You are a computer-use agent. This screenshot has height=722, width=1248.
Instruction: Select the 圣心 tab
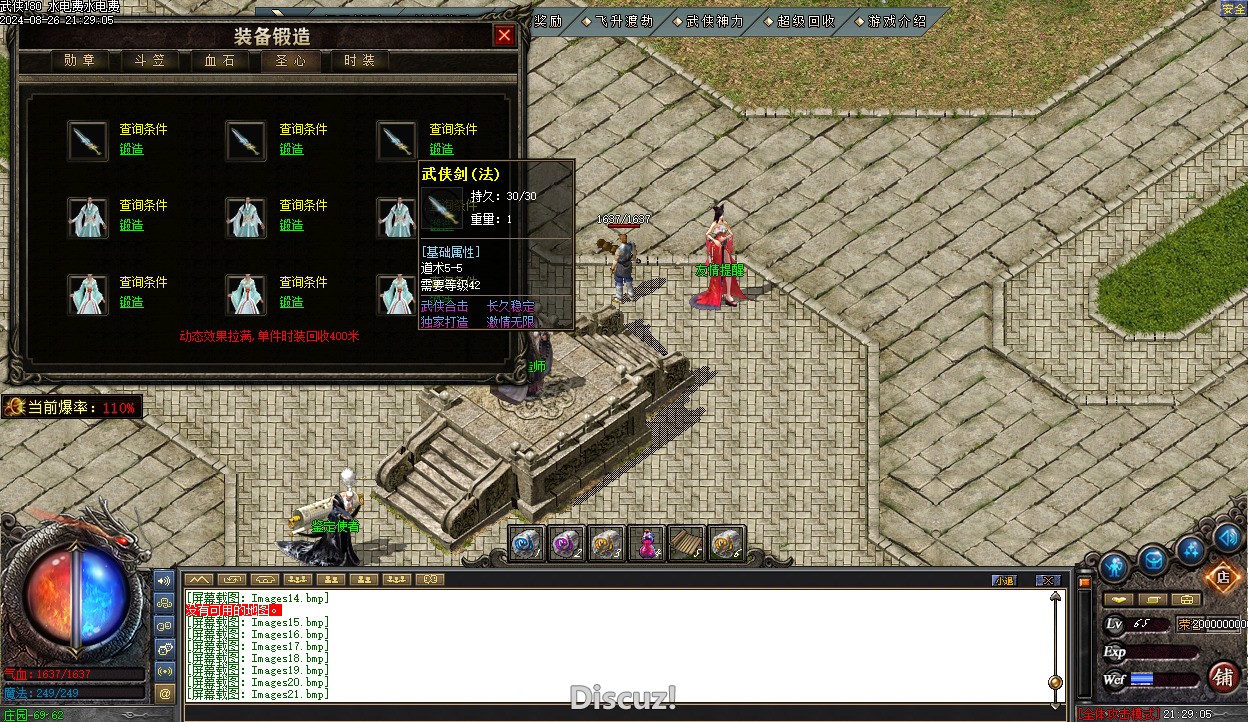[290, 61]
